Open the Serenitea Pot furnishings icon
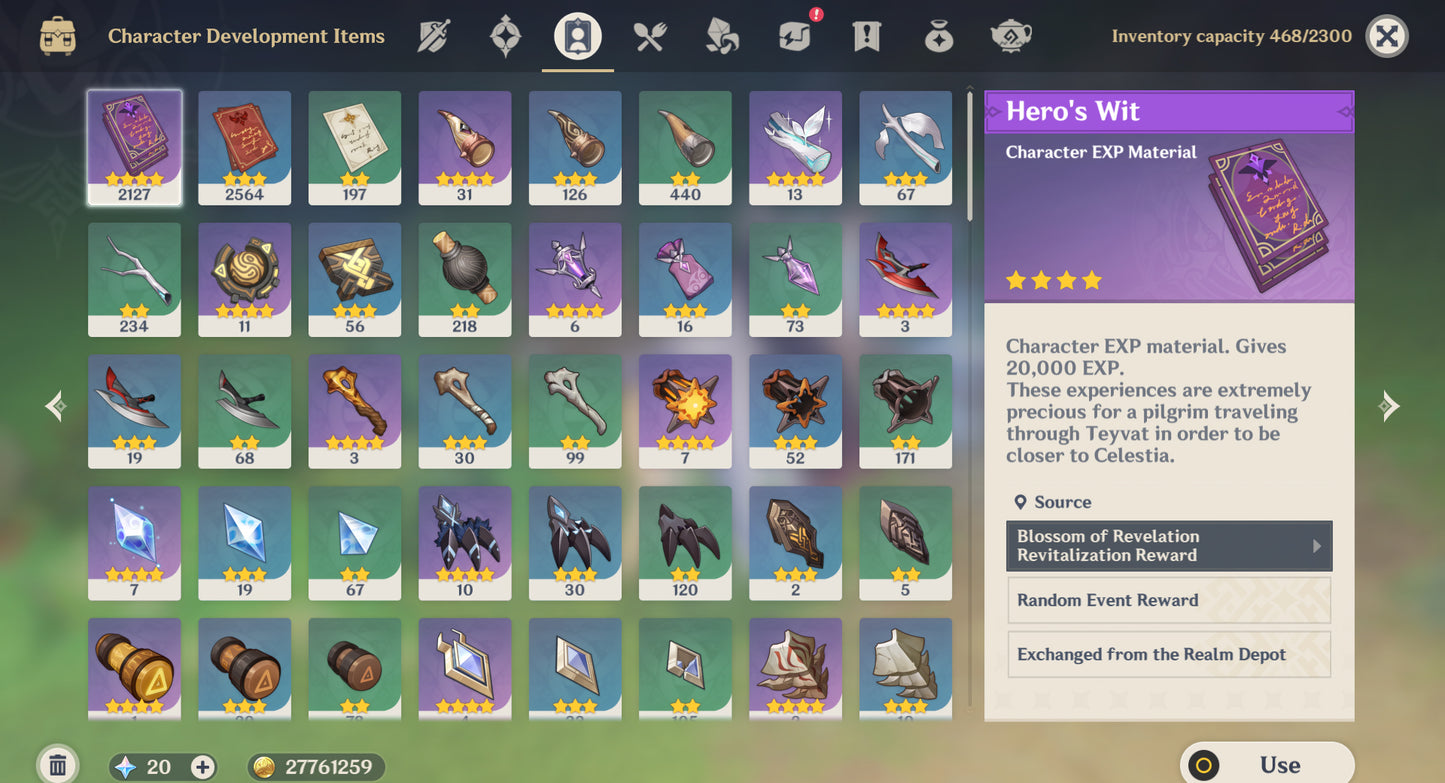The image size is (1445, 783). pos(1010,35)
